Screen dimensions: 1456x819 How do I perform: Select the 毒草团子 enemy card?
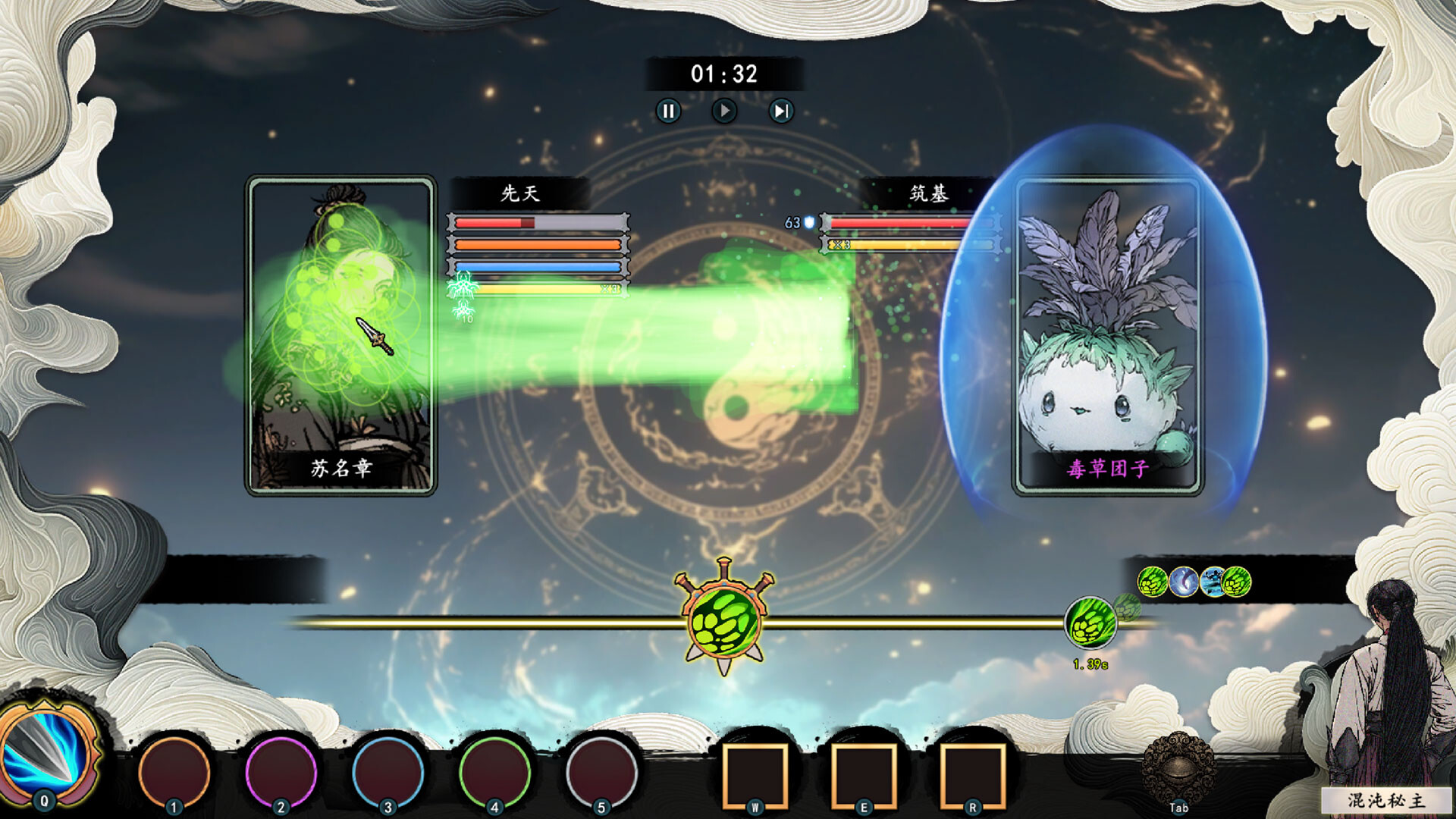[x=1108, y=336]
